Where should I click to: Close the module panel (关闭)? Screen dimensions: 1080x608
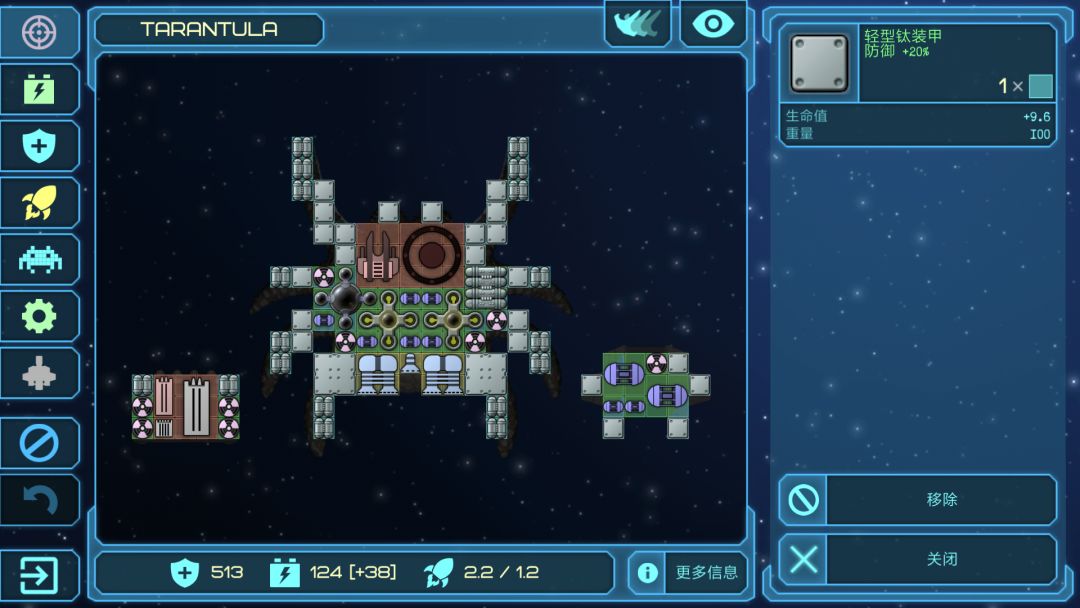pyautogui.click(x=917, y=559)
